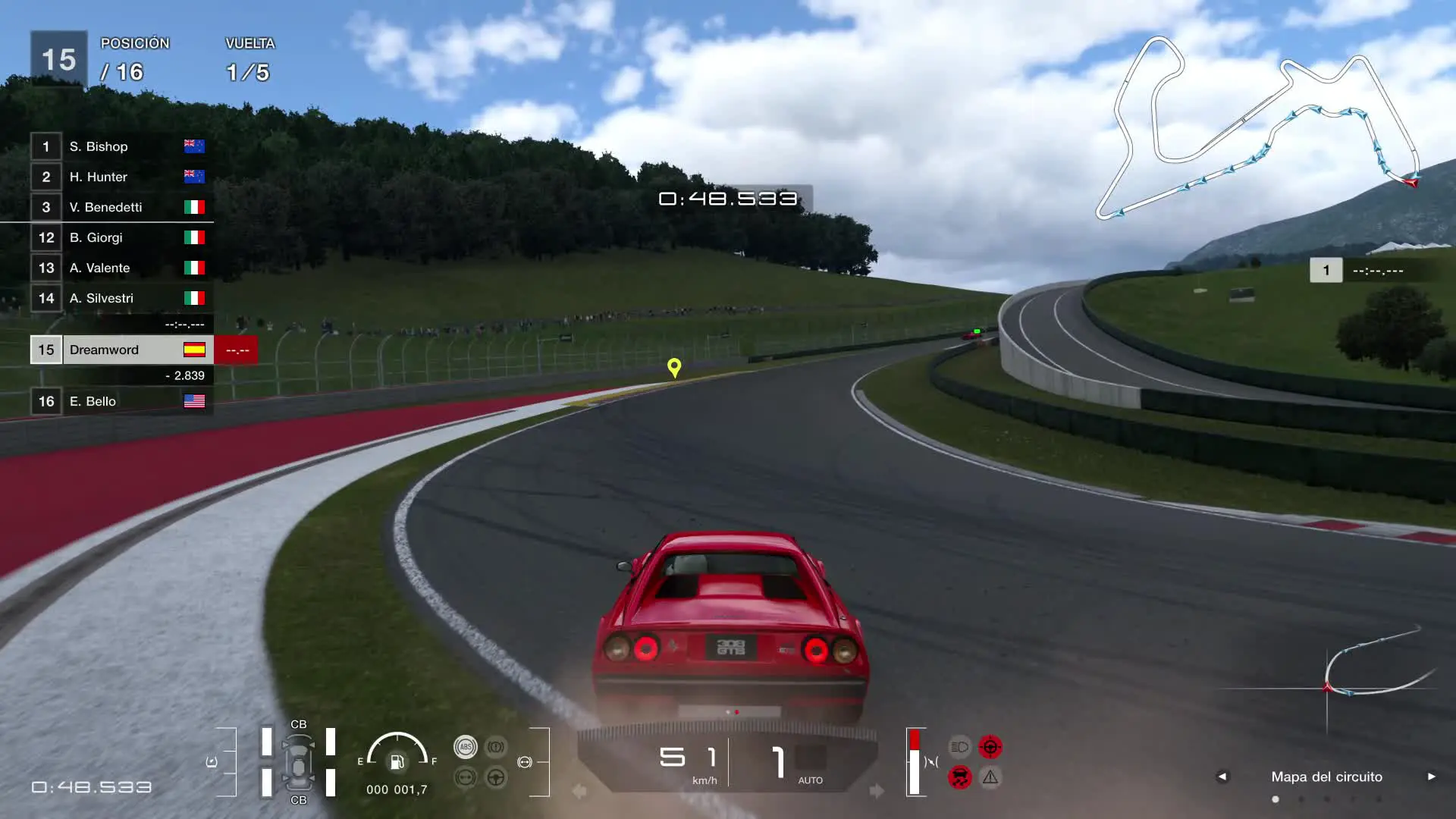Click the red crosshair indicator icon
The width and height of the screenshot is (1456, 819).
(990, 747)
